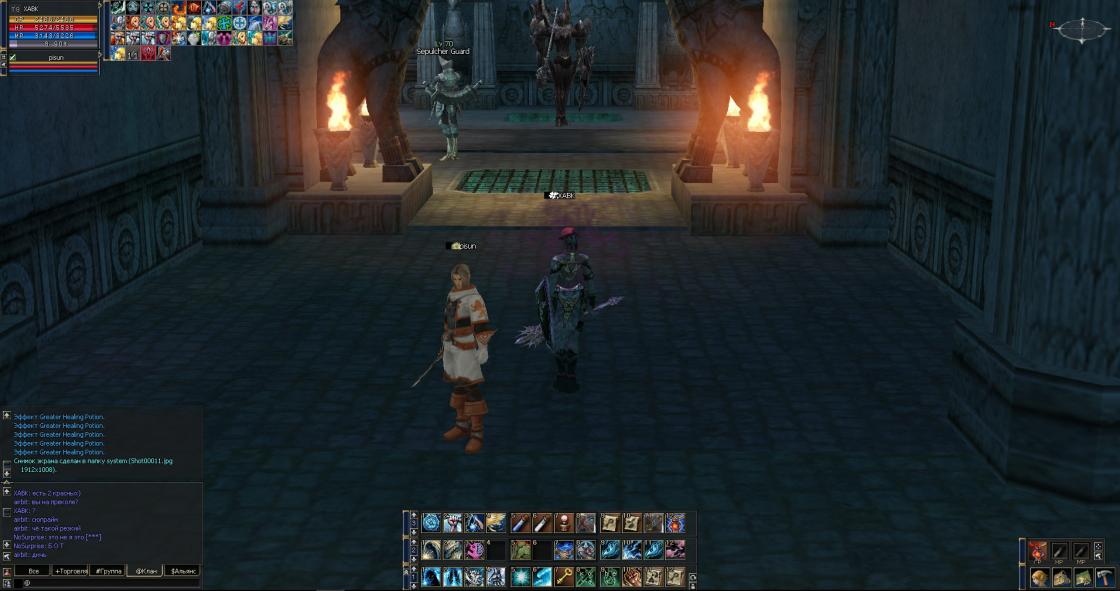Open the character menu blonde head icon
The height and width of the screenshot is (591, 1120).
coord(1040,577)
